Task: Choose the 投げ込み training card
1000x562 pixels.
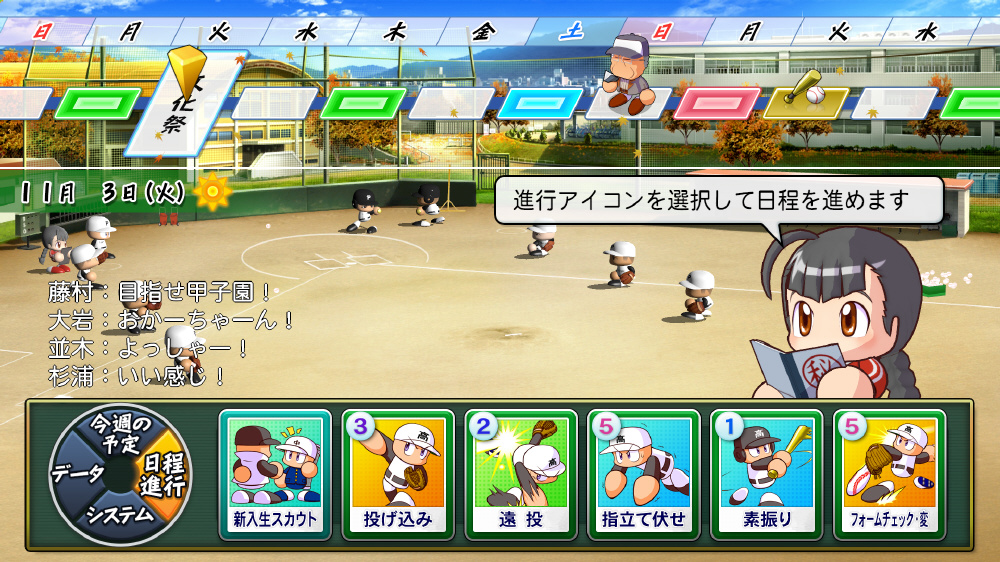Action: click(x=398, y=474)
